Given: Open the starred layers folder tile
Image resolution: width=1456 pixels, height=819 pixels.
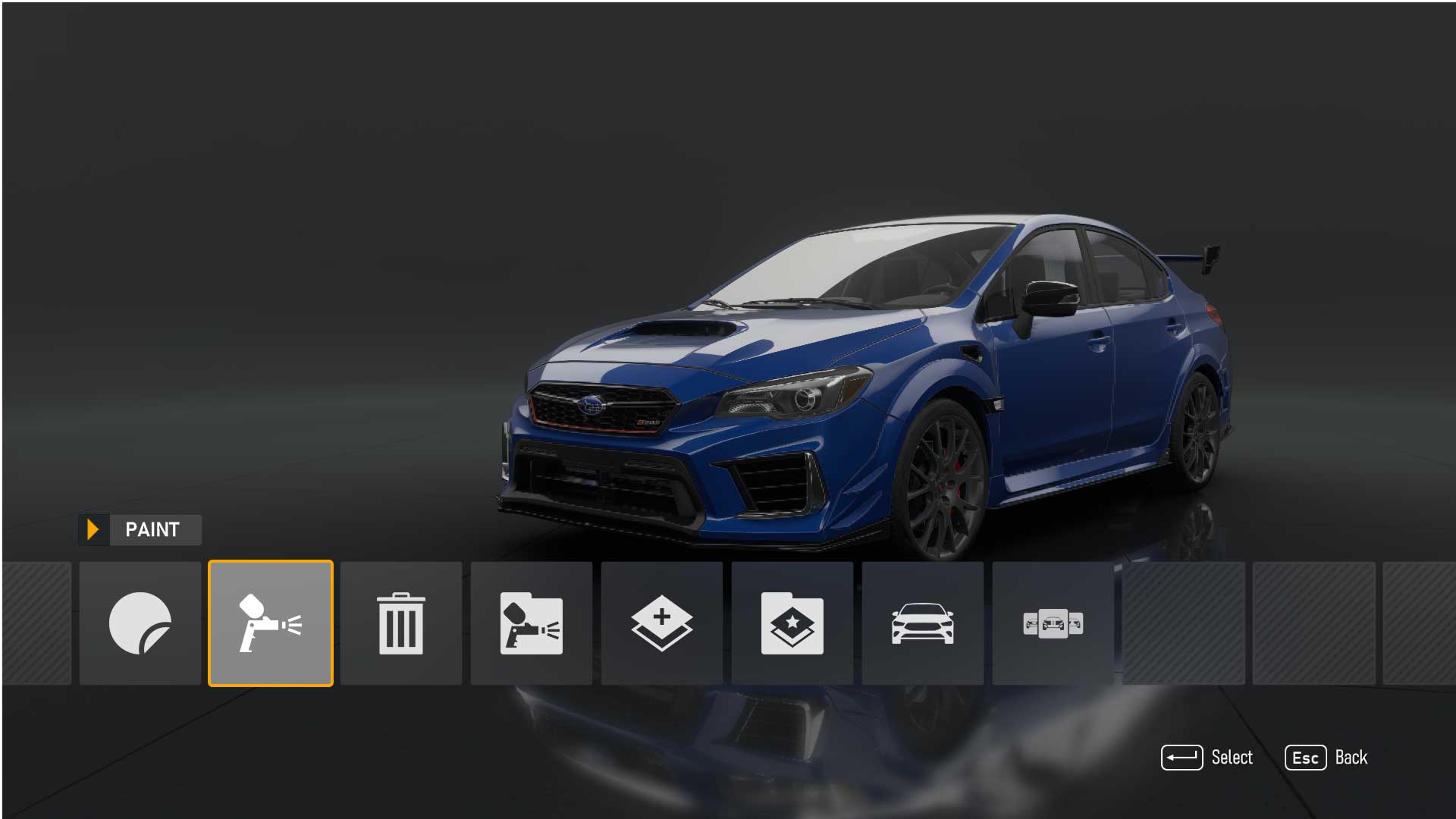Looking at the screenshot, I should coord(792,623).
